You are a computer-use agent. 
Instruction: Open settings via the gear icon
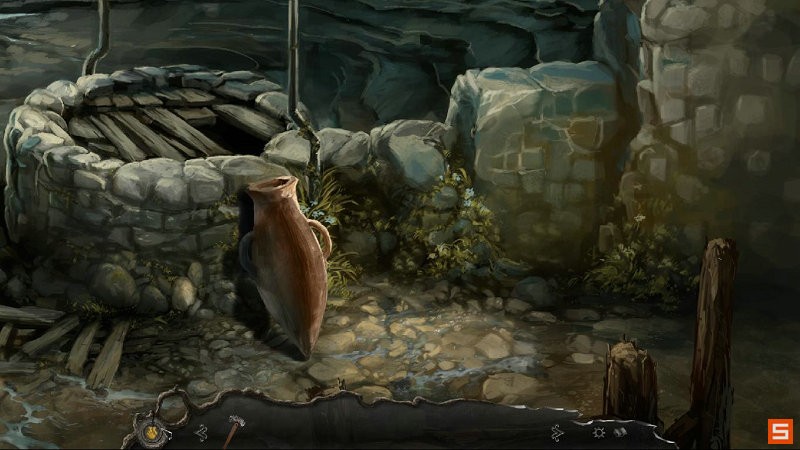coord(599,433)
